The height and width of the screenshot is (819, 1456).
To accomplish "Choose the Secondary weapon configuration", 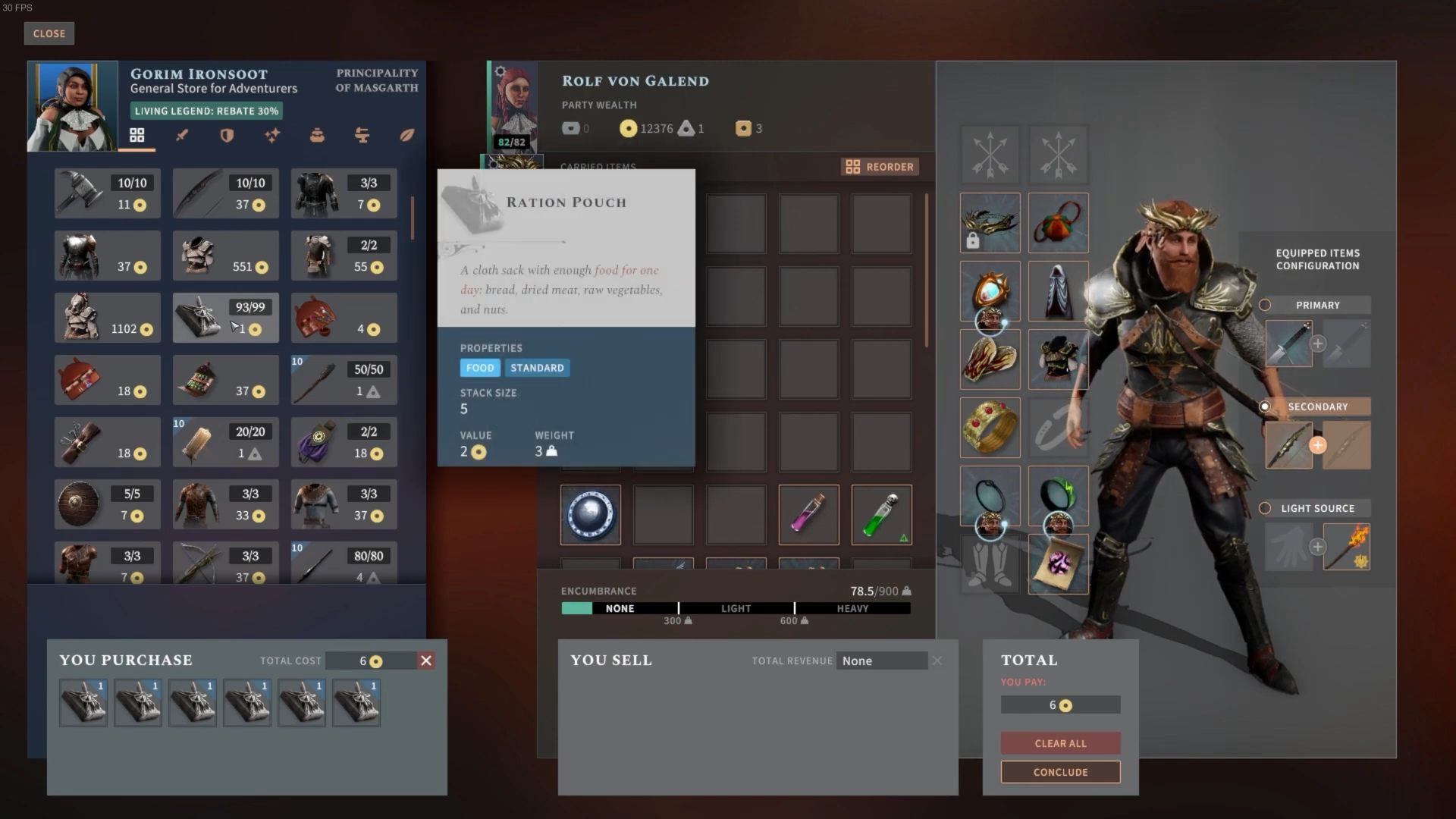I will tap(1265, 406).
